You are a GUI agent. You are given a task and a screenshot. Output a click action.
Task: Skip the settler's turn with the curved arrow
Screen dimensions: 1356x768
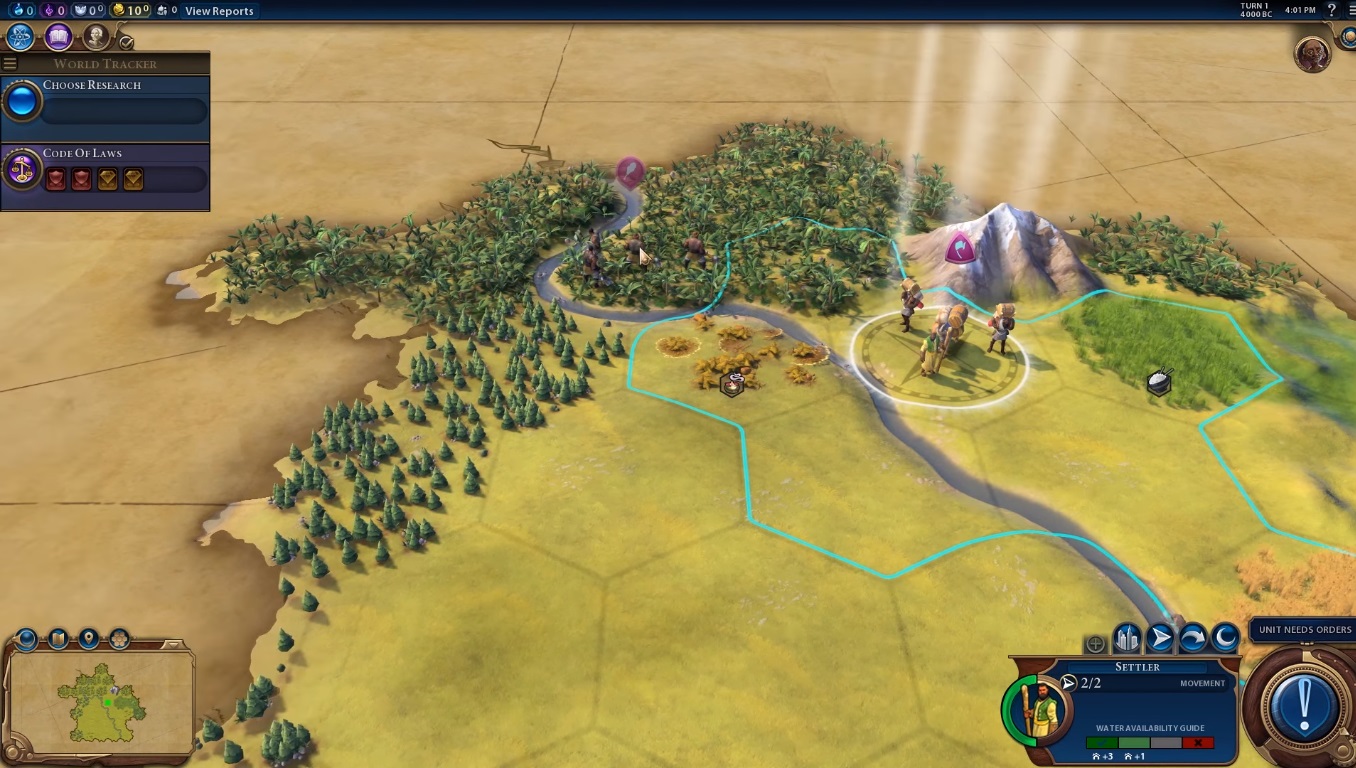(1193, 637)
